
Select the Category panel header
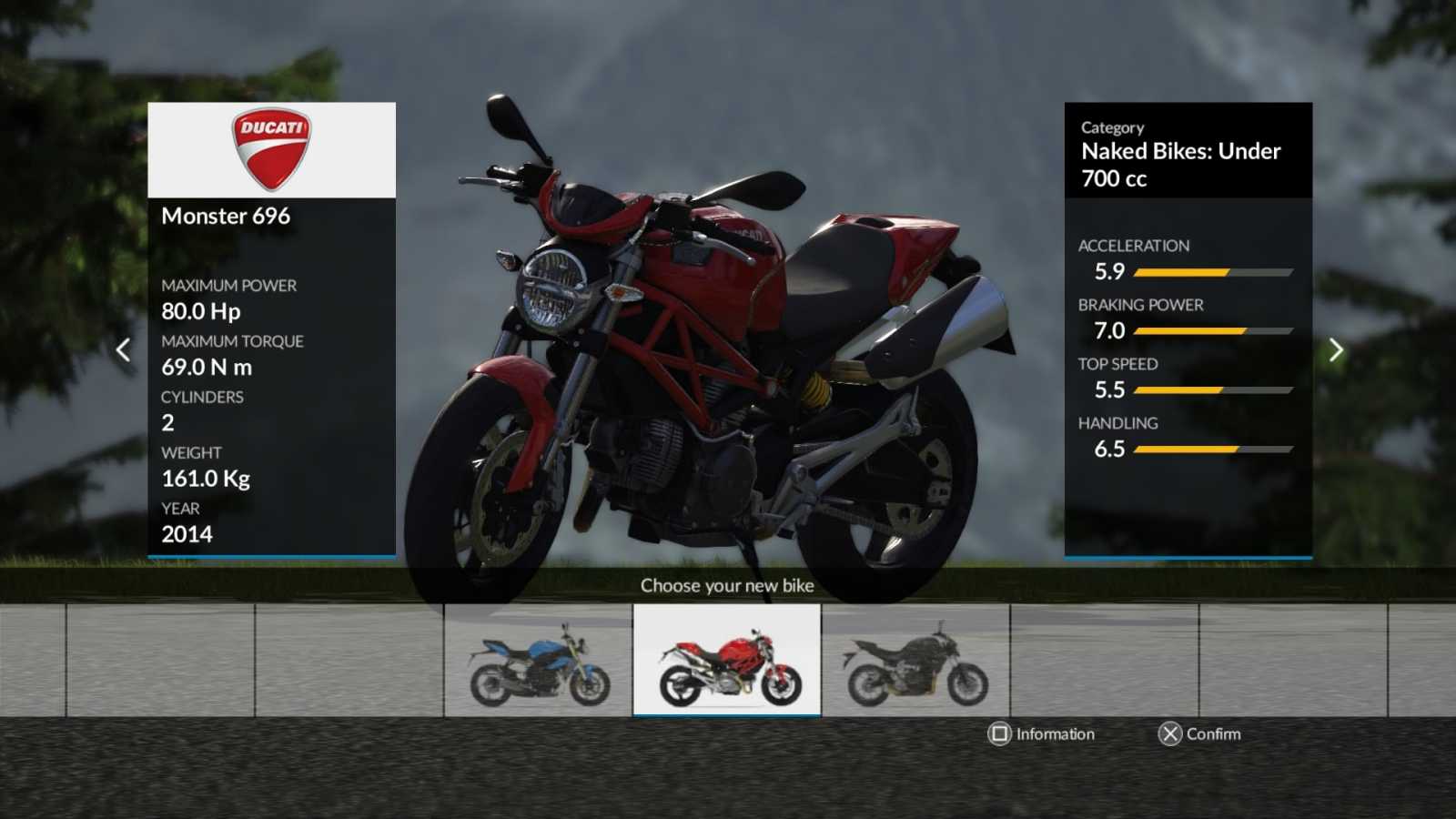[x=1112, y=127]
